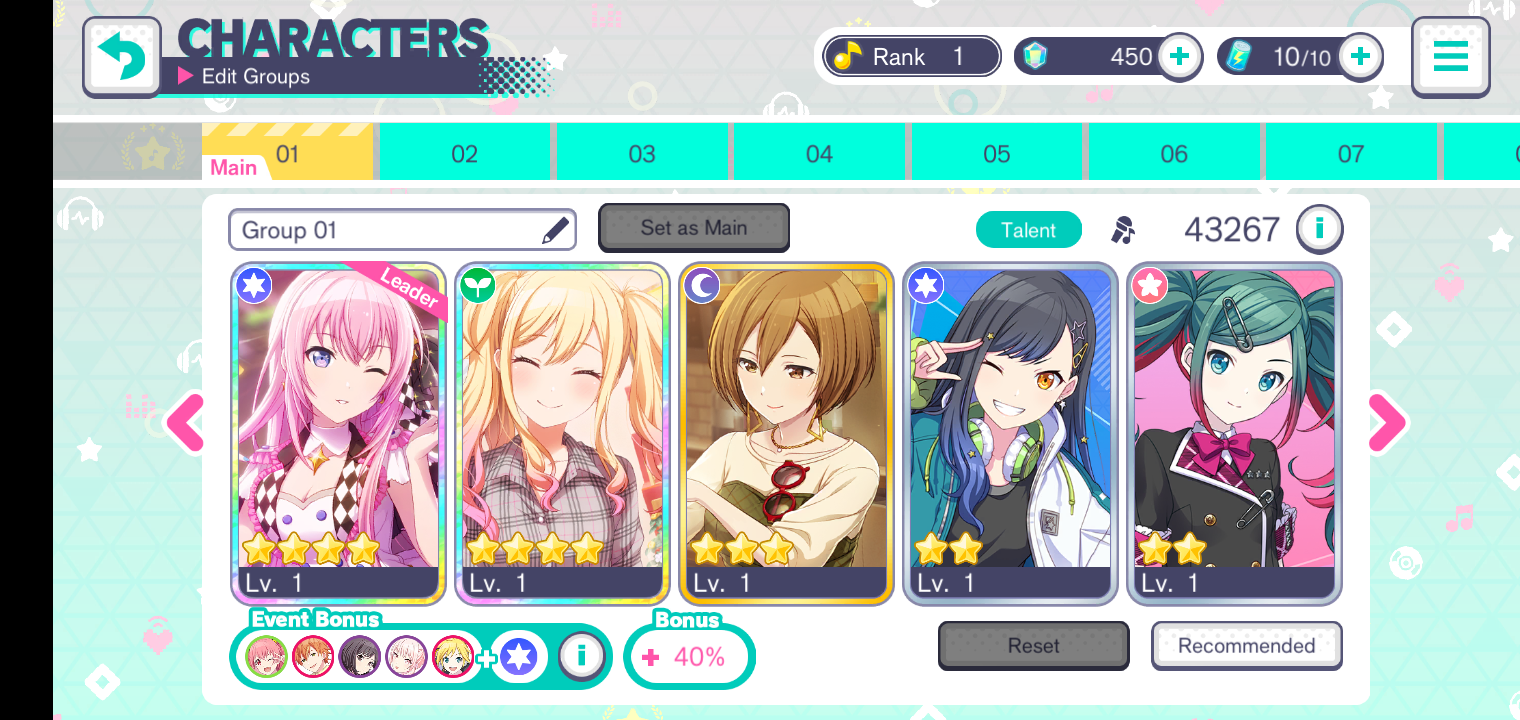This screenshot has width=1520, height=720.
Task: Go back using the arrow button
Action: 121,56
